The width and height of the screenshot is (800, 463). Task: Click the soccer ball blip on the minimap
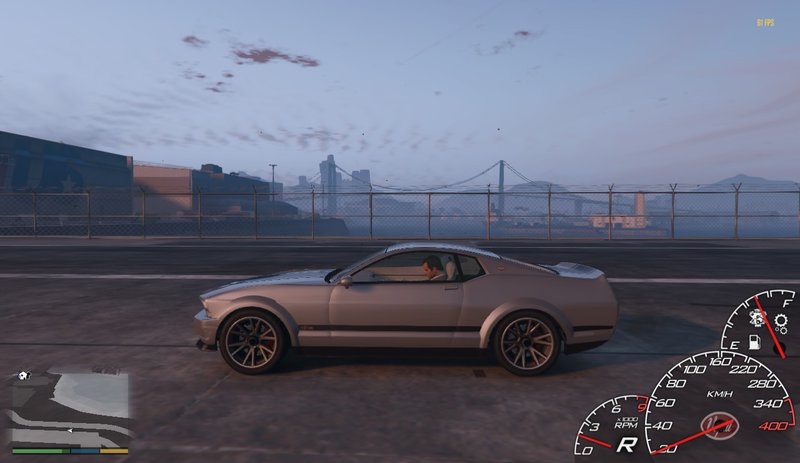[x=24, y=376]
